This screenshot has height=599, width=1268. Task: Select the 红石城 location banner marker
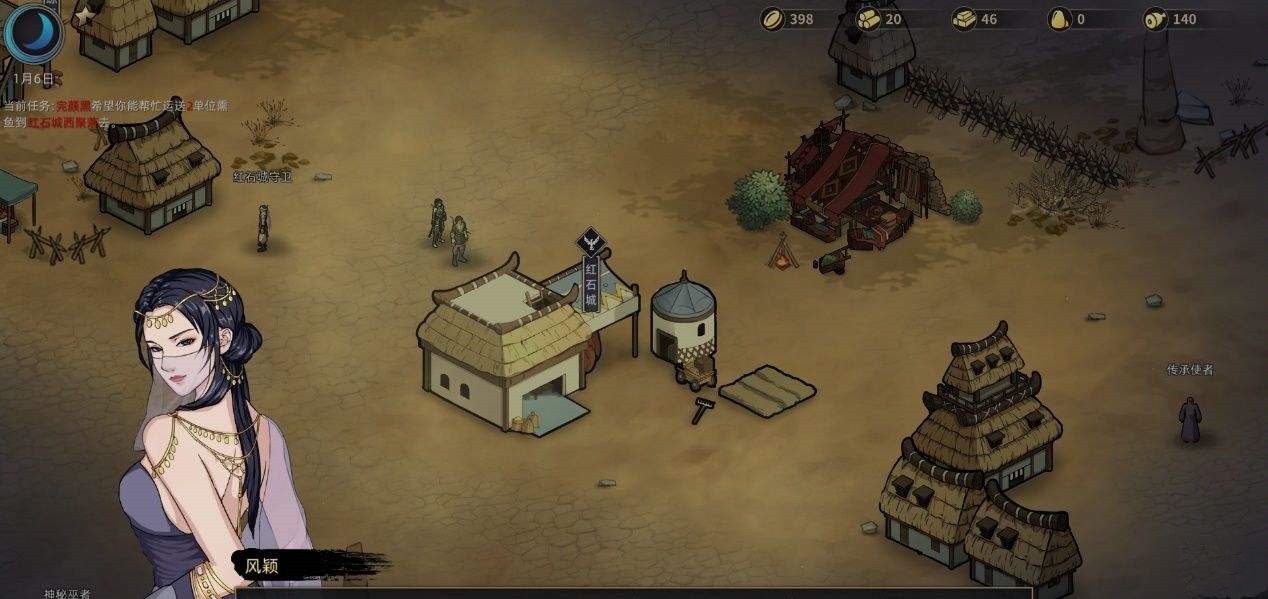tap(591, 273)
